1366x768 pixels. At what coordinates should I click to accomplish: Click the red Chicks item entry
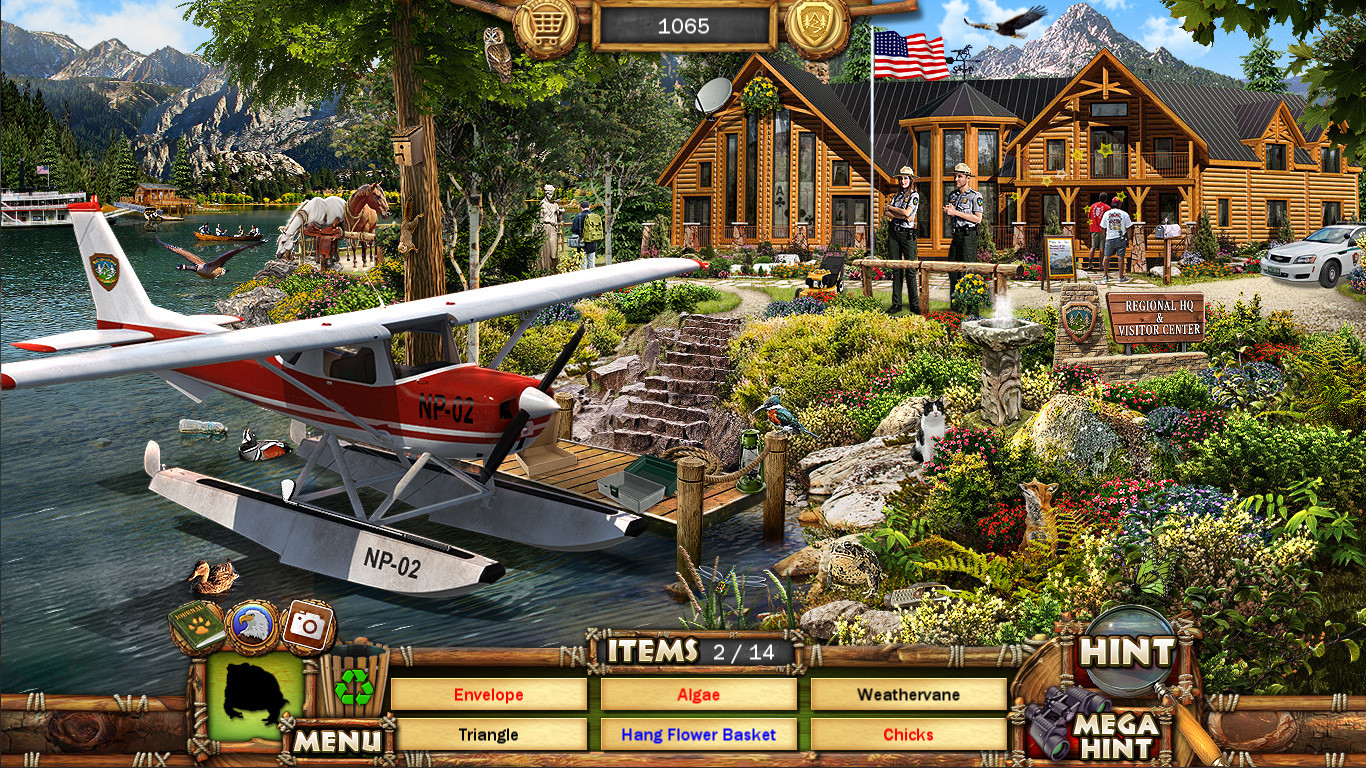[x=908, y=734]
